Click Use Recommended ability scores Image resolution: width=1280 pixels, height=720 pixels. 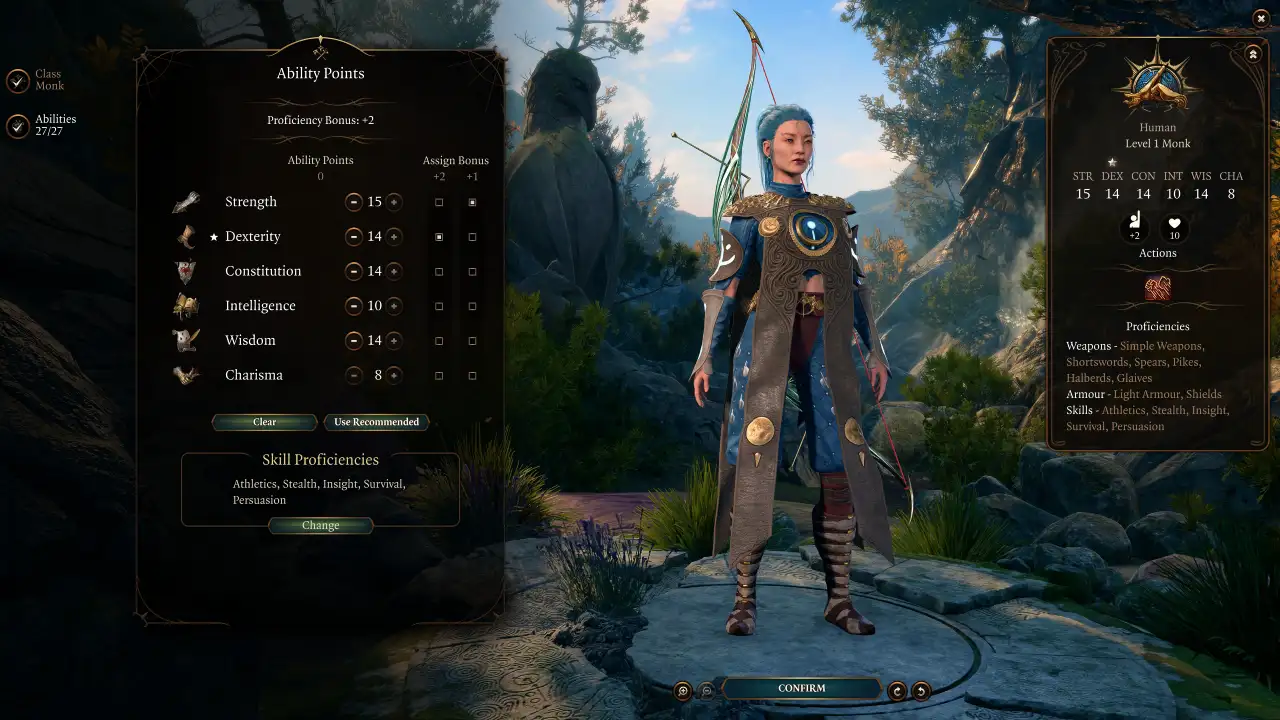click(377, 422)
